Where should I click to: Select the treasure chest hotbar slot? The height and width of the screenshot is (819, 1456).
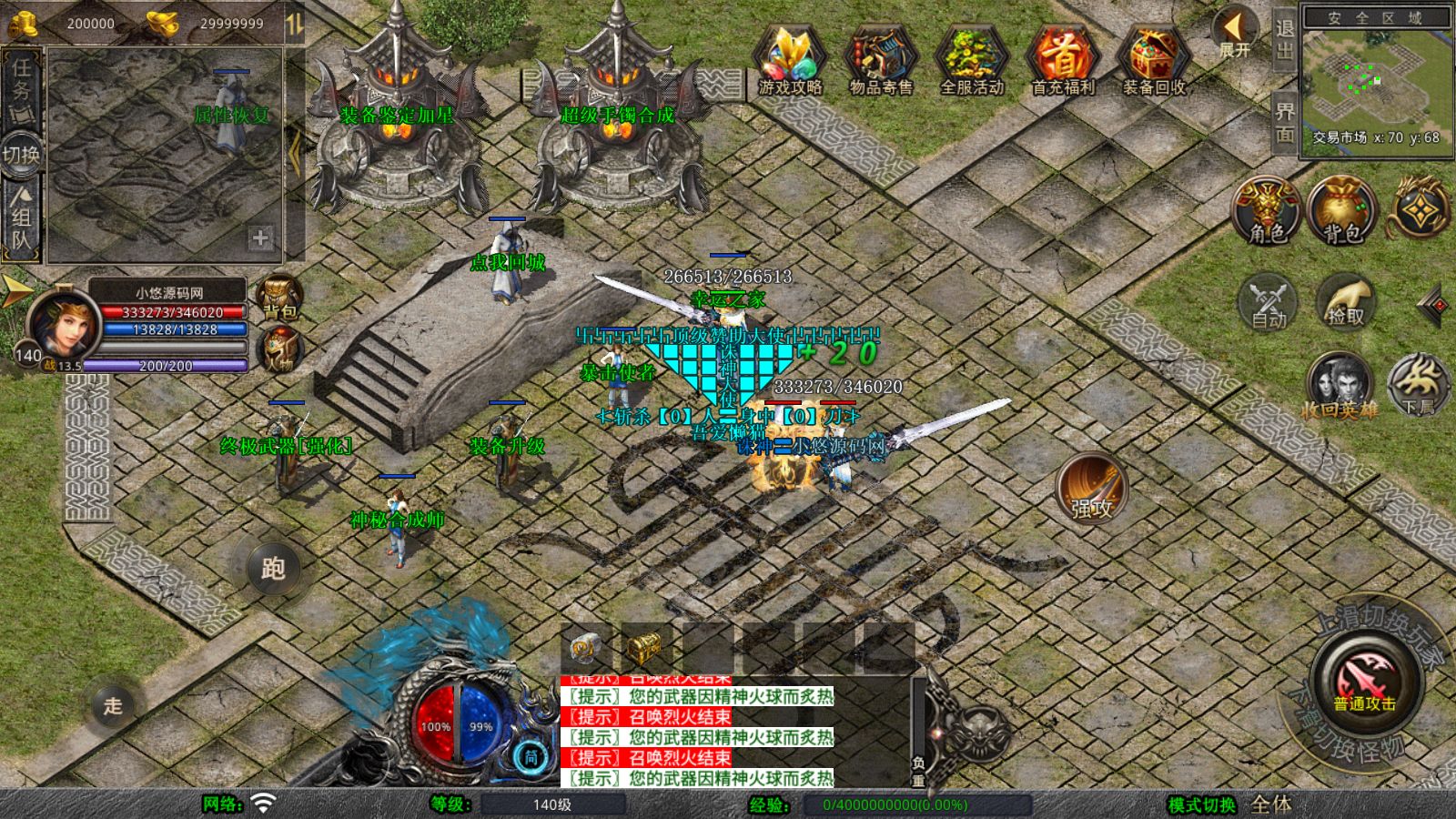click(x=643, y=648)
